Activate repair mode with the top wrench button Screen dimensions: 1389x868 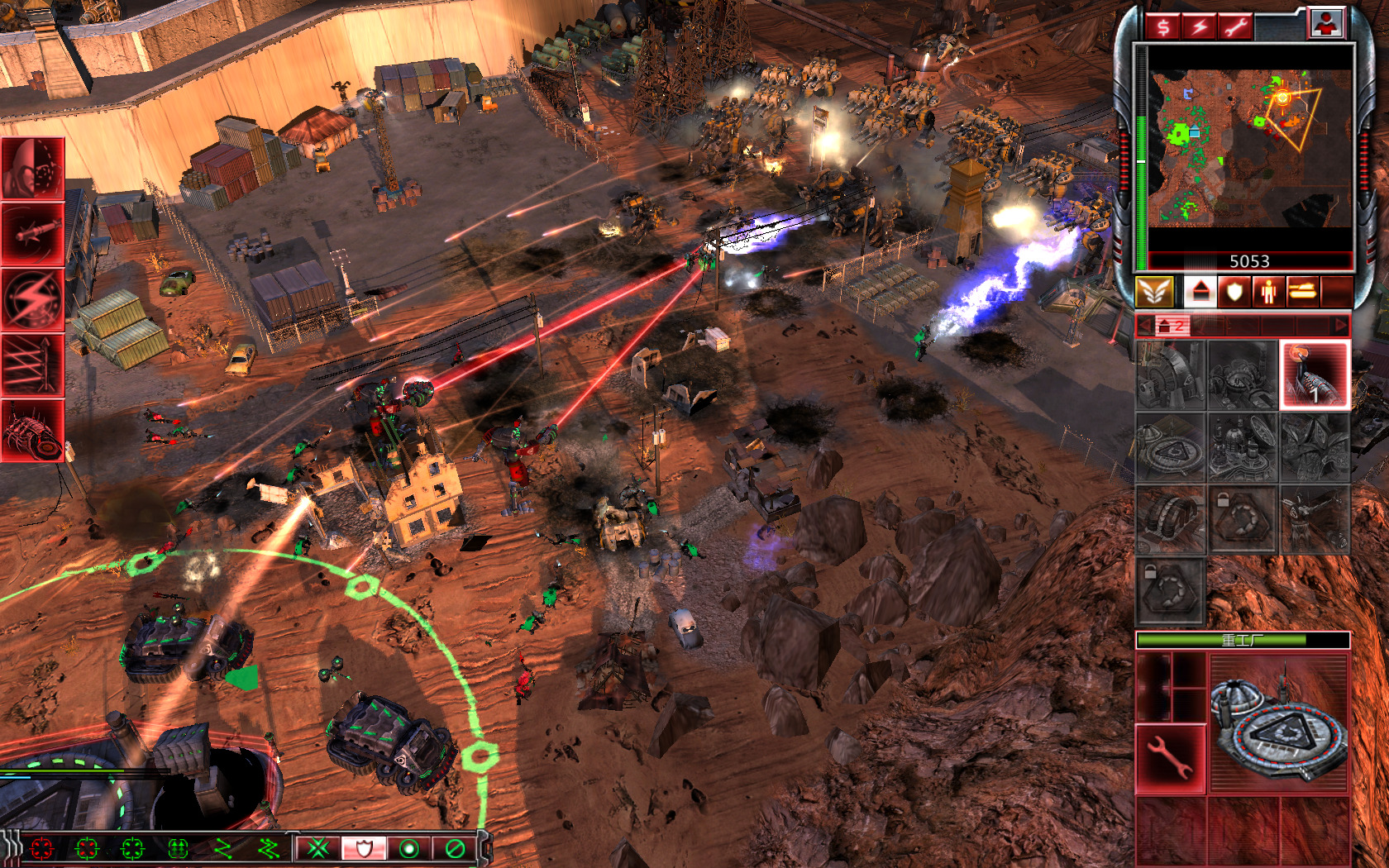pos(1235,26)
